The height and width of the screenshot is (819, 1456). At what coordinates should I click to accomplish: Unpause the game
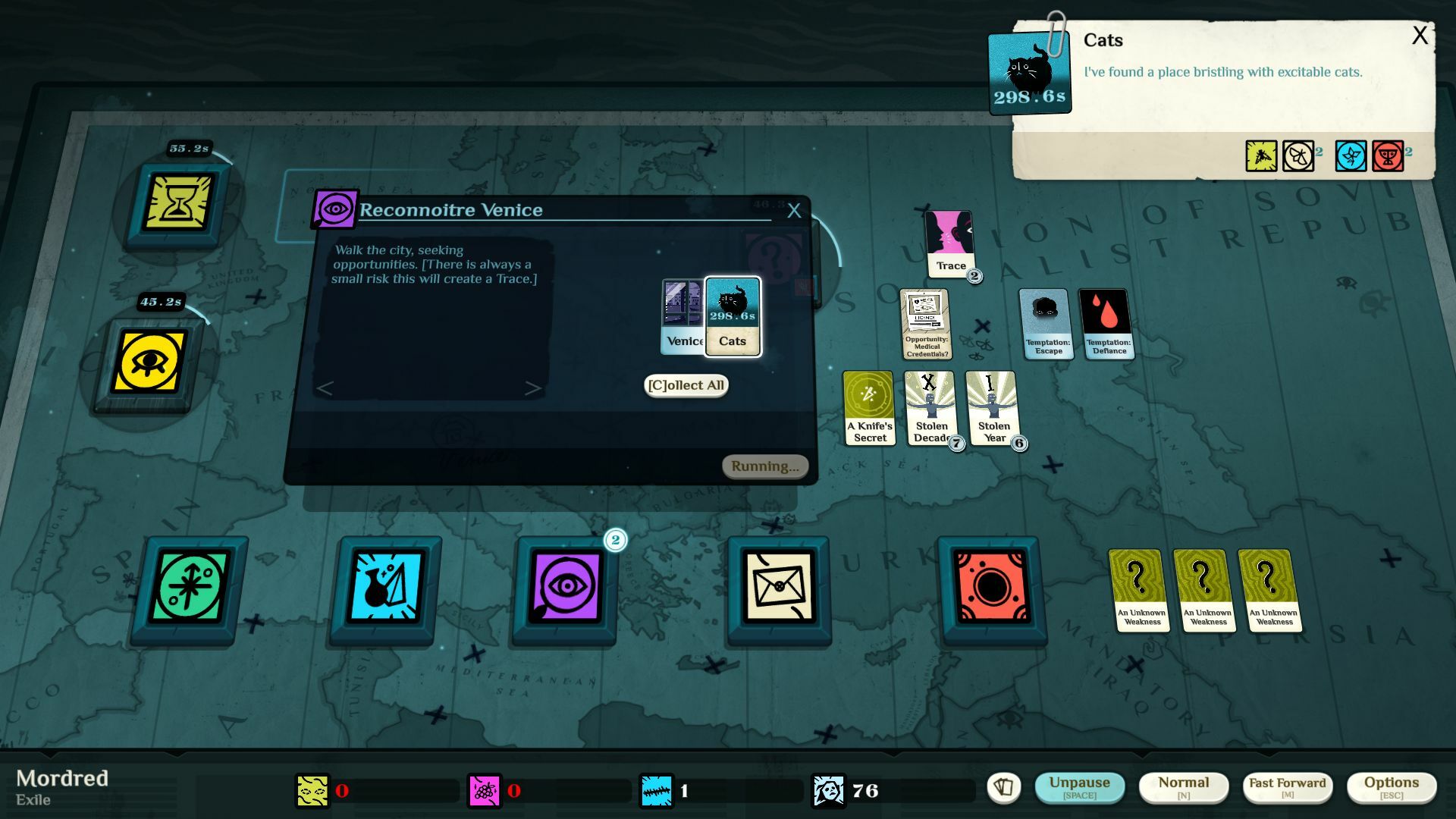[x=1081, y=786]
